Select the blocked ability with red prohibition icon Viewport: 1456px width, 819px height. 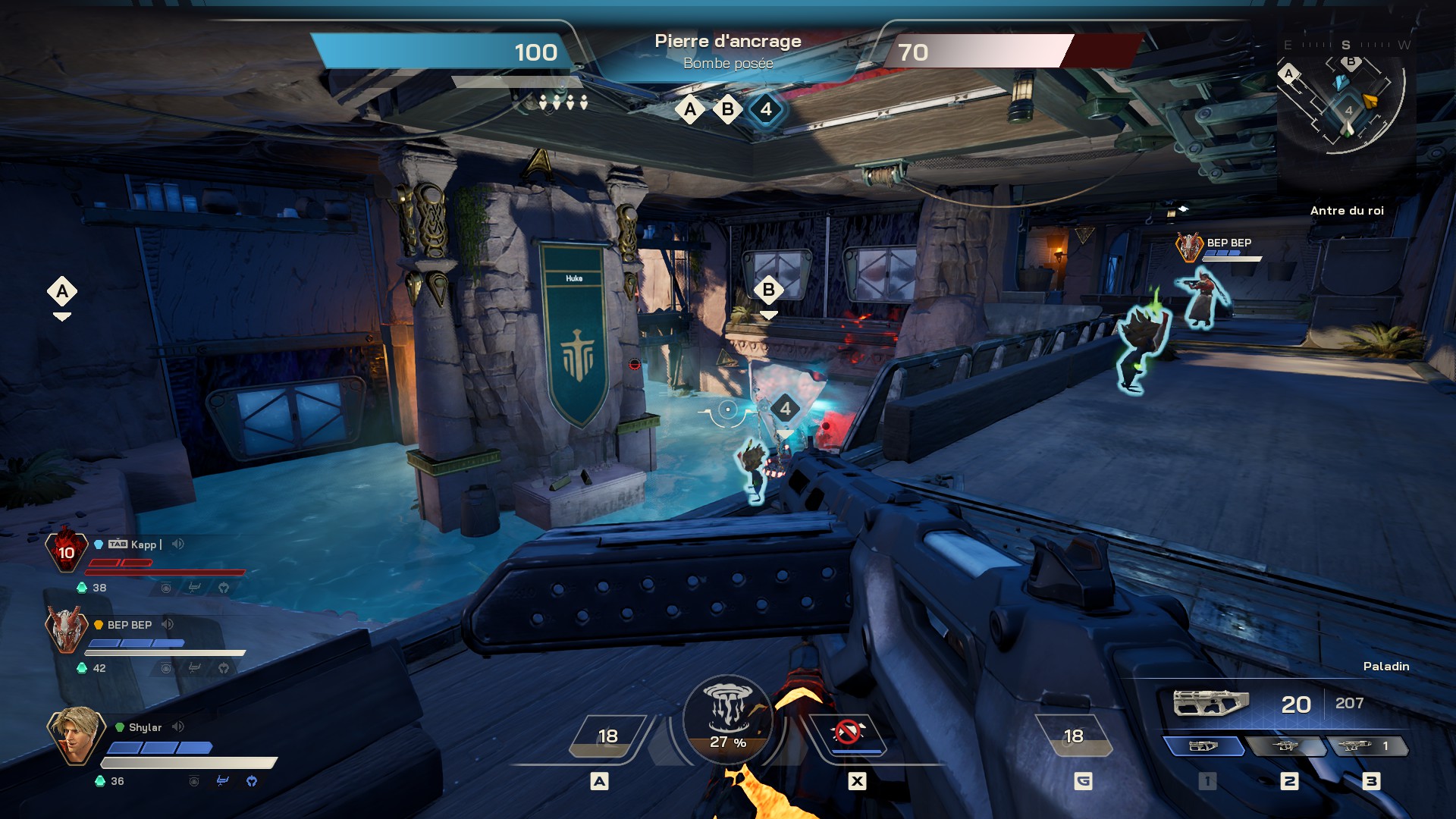click(848, 733)
